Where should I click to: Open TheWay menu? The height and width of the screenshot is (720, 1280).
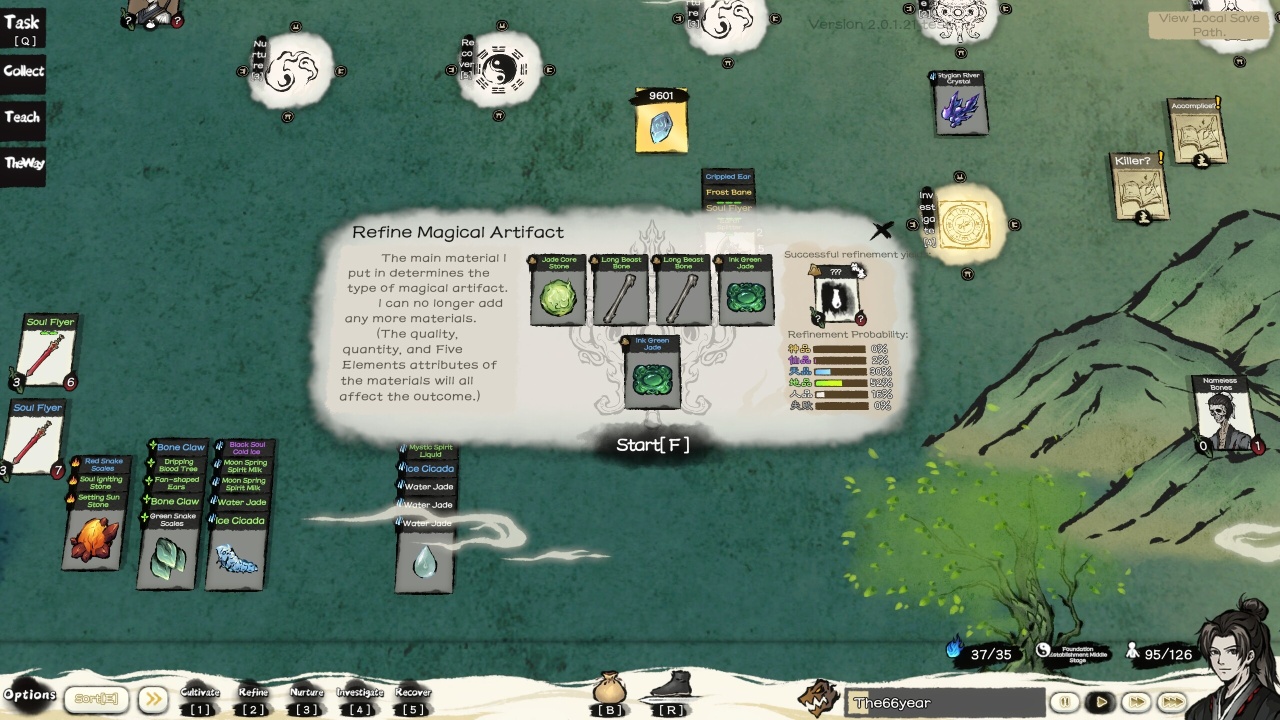click(24, 163)
